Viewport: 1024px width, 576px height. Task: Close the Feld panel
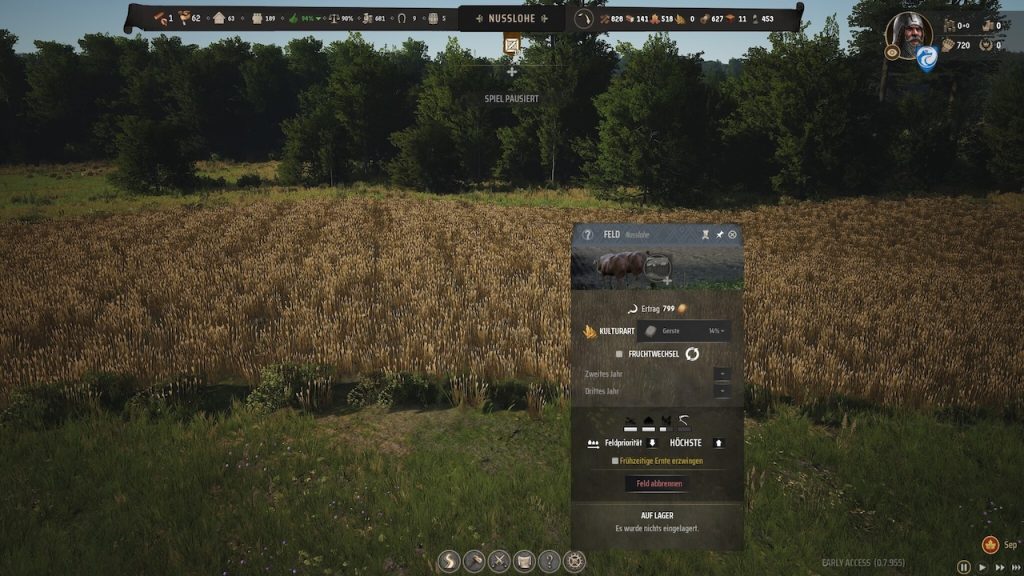point(732,234)
